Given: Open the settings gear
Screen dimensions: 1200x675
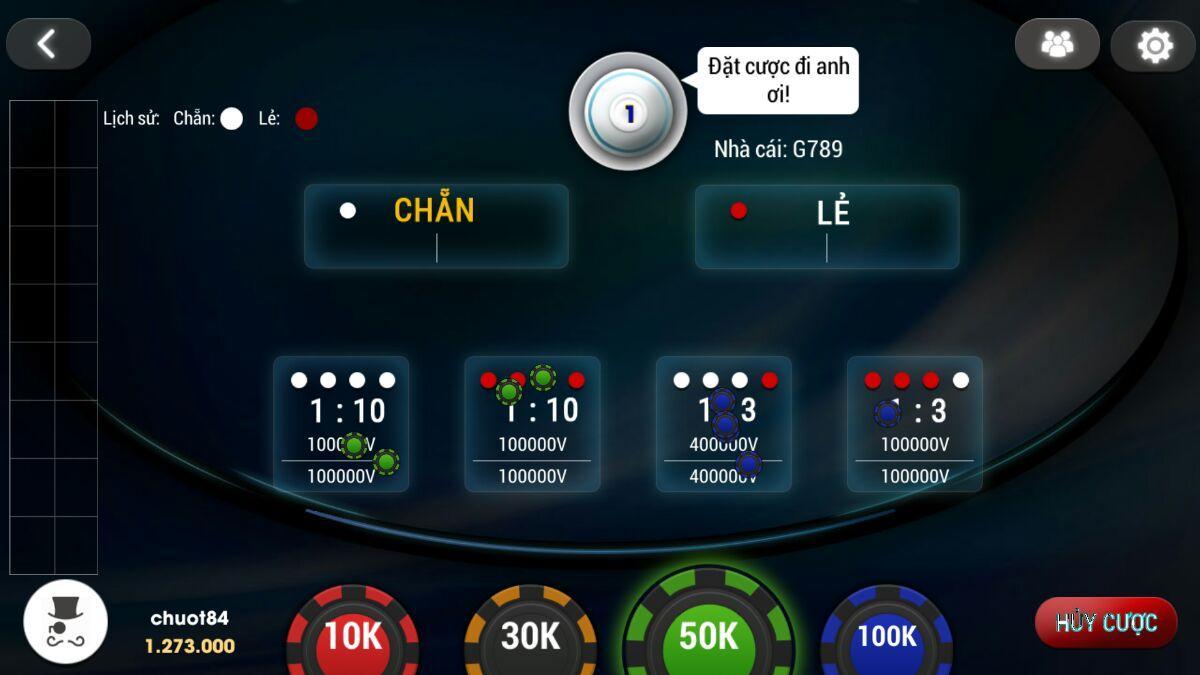Looking at the screenshot, I should pyautogui.click(x=1153, y=45).
